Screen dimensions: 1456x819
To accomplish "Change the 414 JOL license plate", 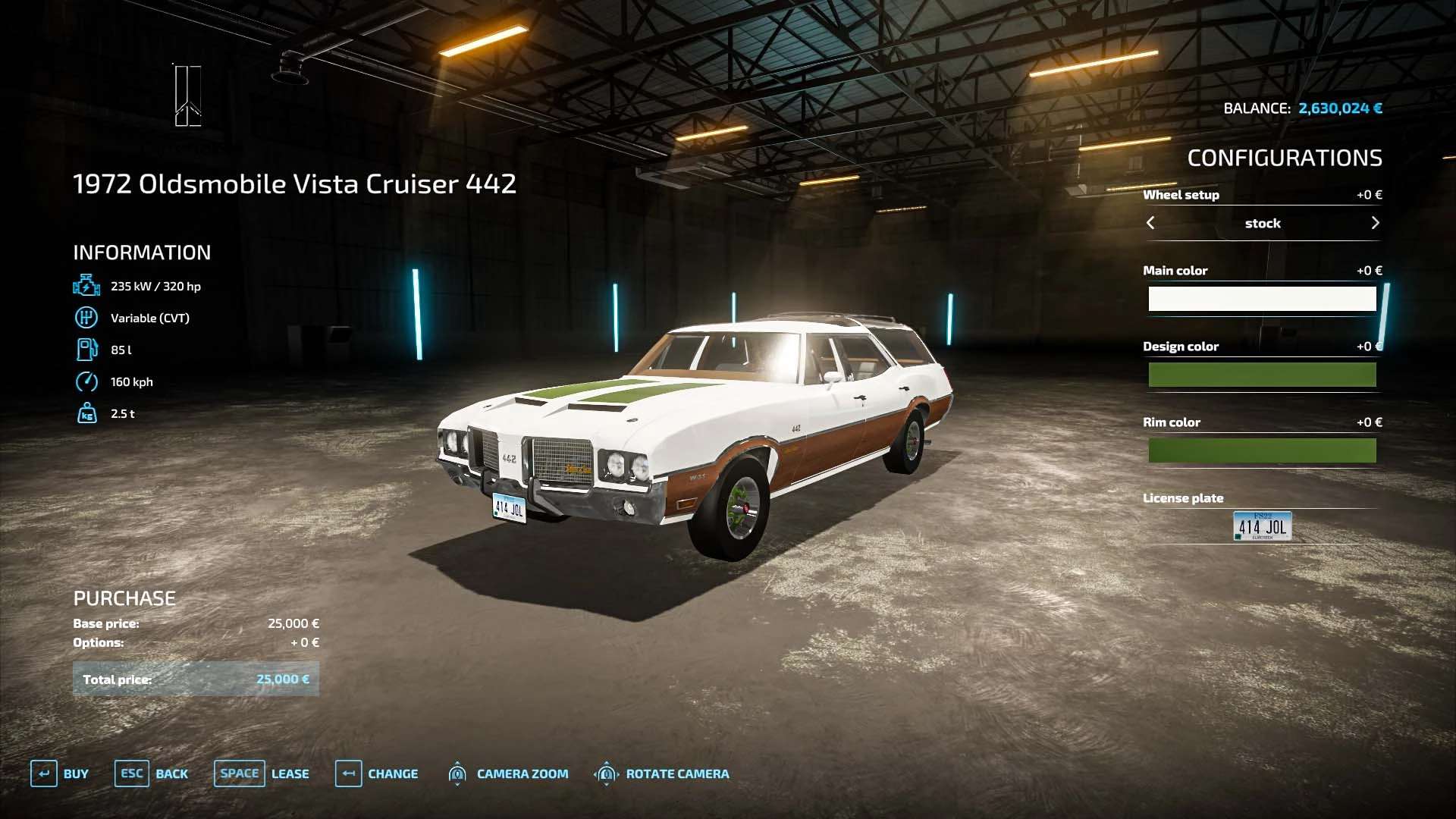I will [x=1262, y=526].
